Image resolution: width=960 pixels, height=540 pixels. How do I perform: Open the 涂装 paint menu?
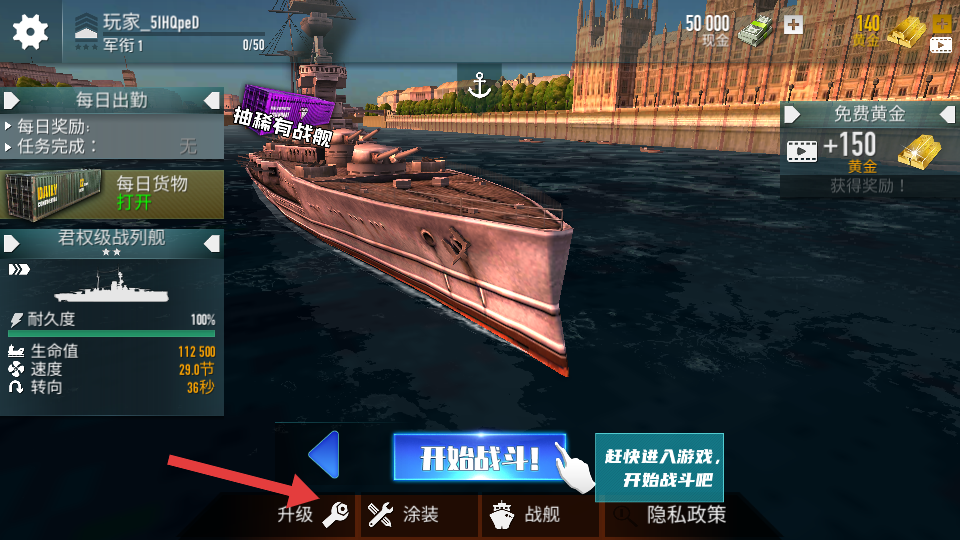coord(405,515)
